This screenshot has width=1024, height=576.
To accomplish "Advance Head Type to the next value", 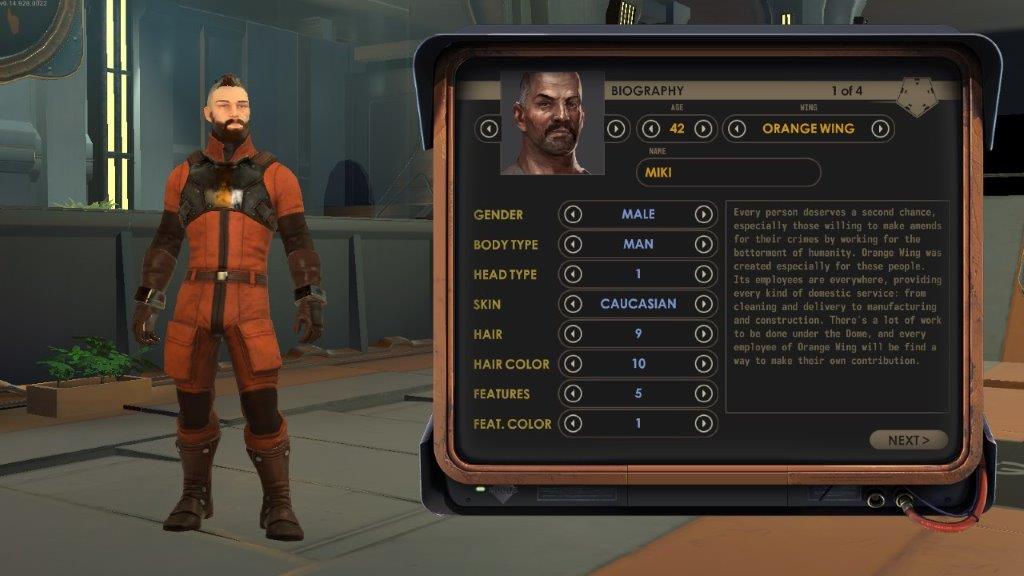I will click(704, 274).
